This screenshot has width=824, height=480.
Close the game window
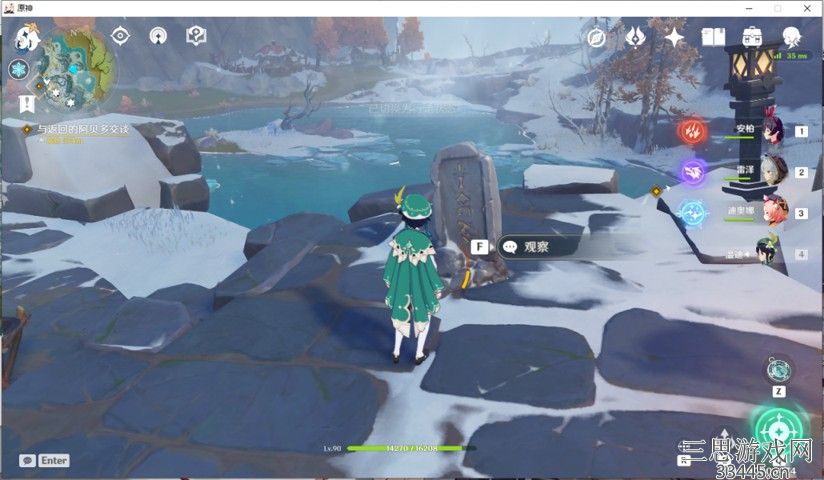pyautogui.click(x=805, y=8)
